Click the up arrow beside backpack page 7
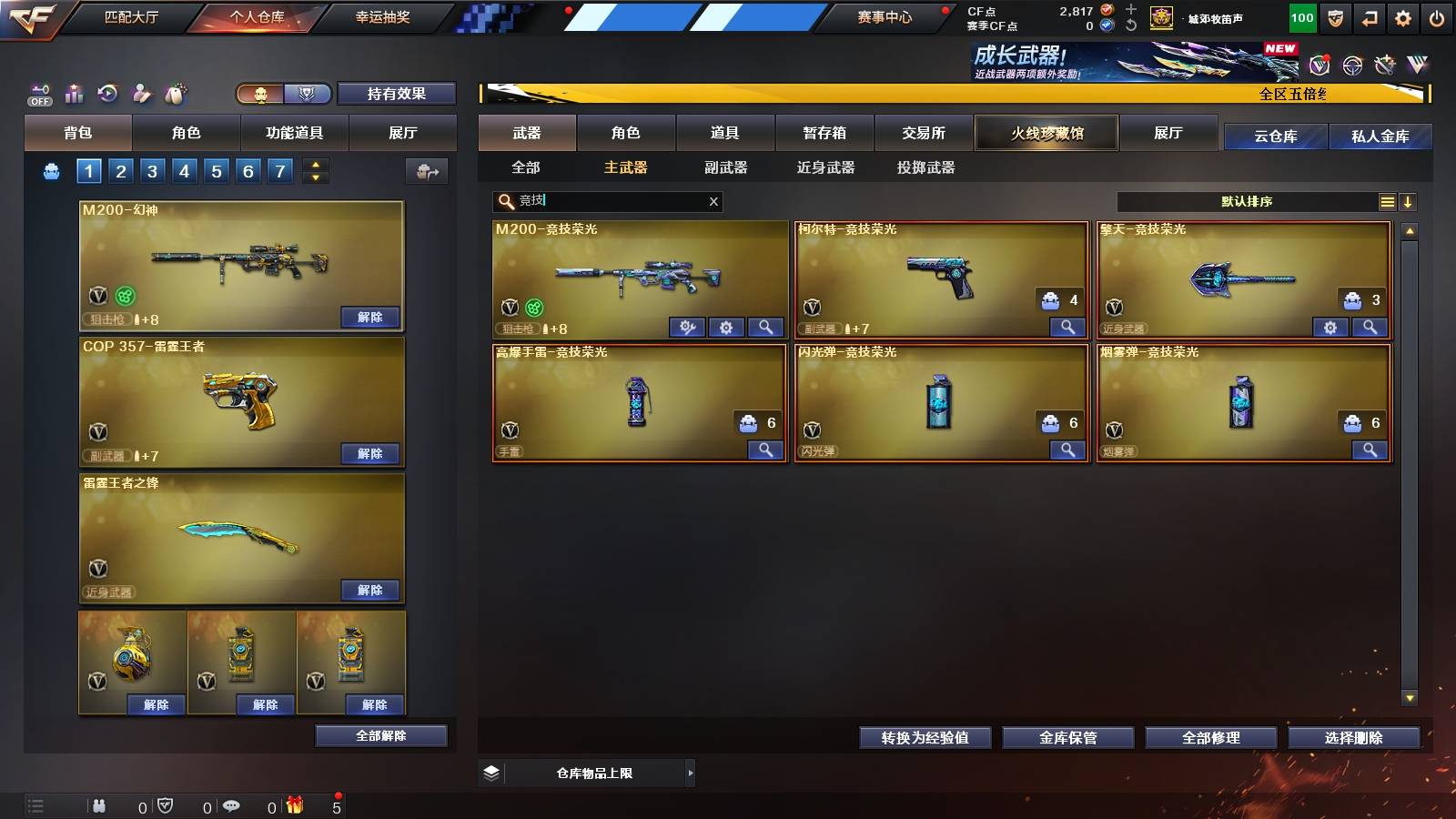1456x819 pixels. pos(313,164)
